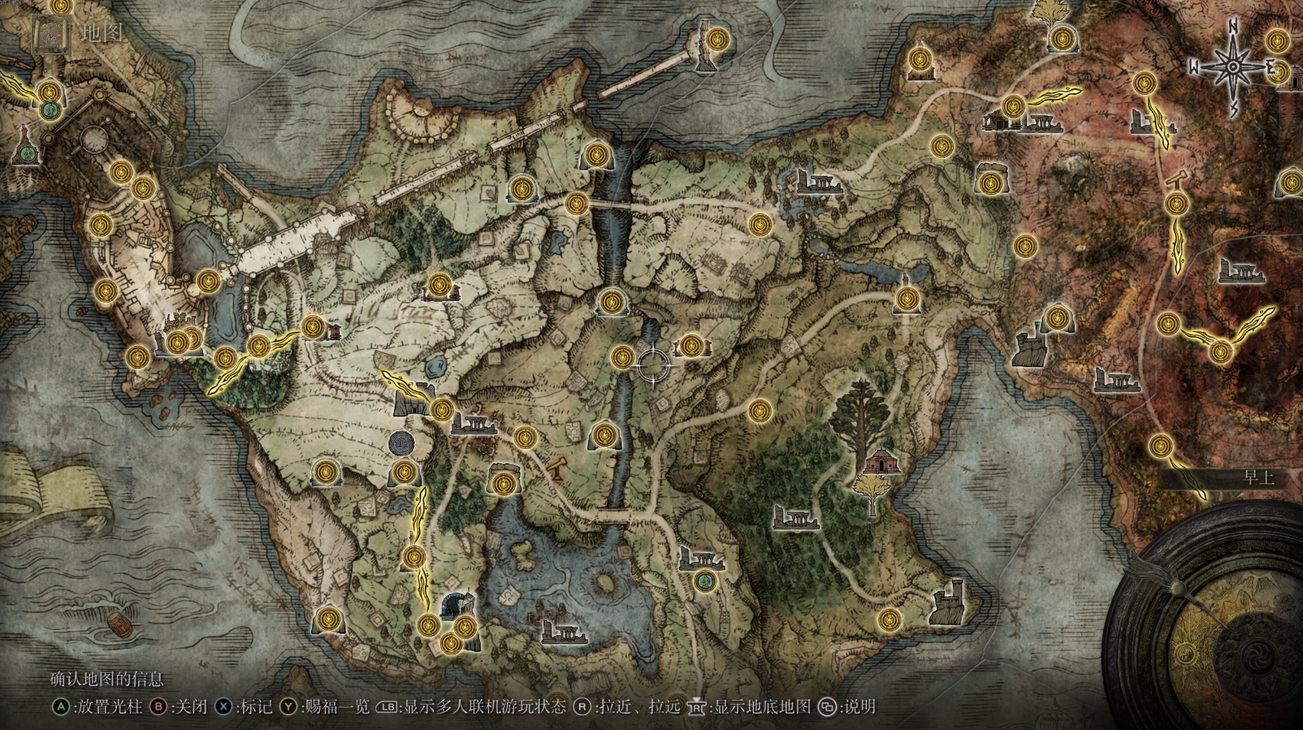Select the site of grace on the southeastern coast
This screenshot has height=730, width=1303.
[x=890, y=620]
